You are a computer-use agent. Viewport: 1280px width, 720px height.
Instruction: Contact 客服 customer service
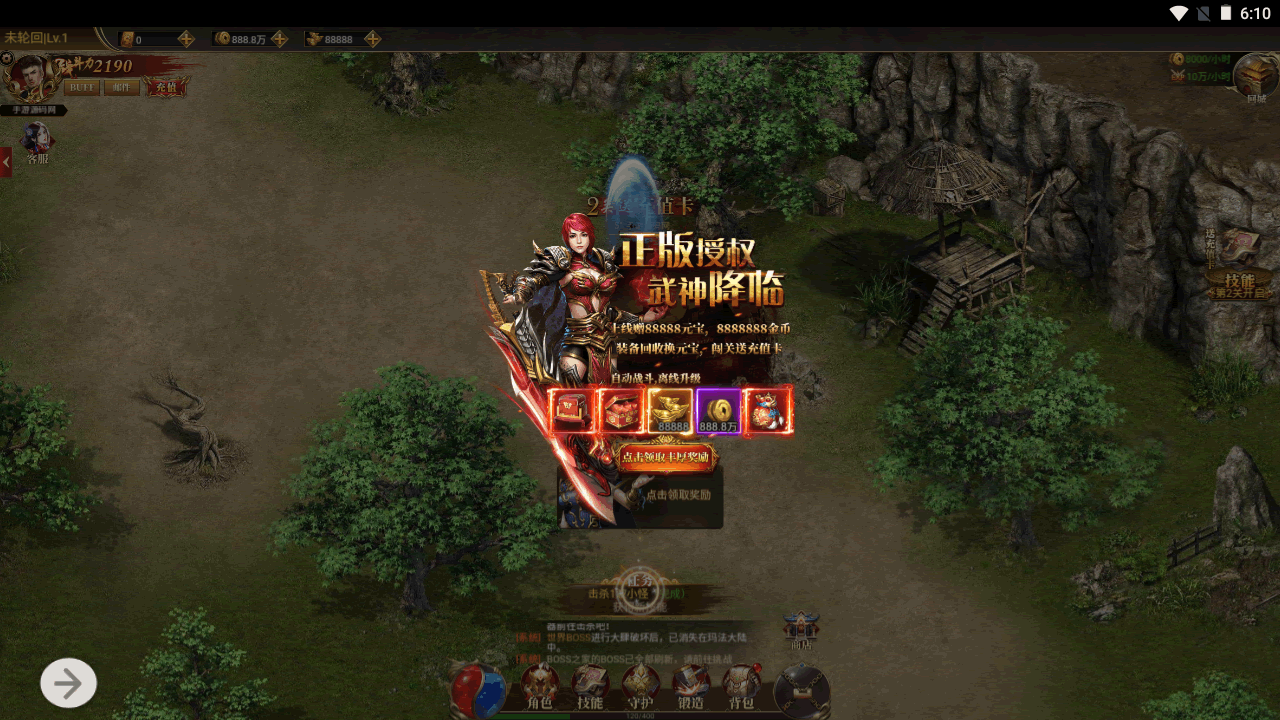coord(37,142)
